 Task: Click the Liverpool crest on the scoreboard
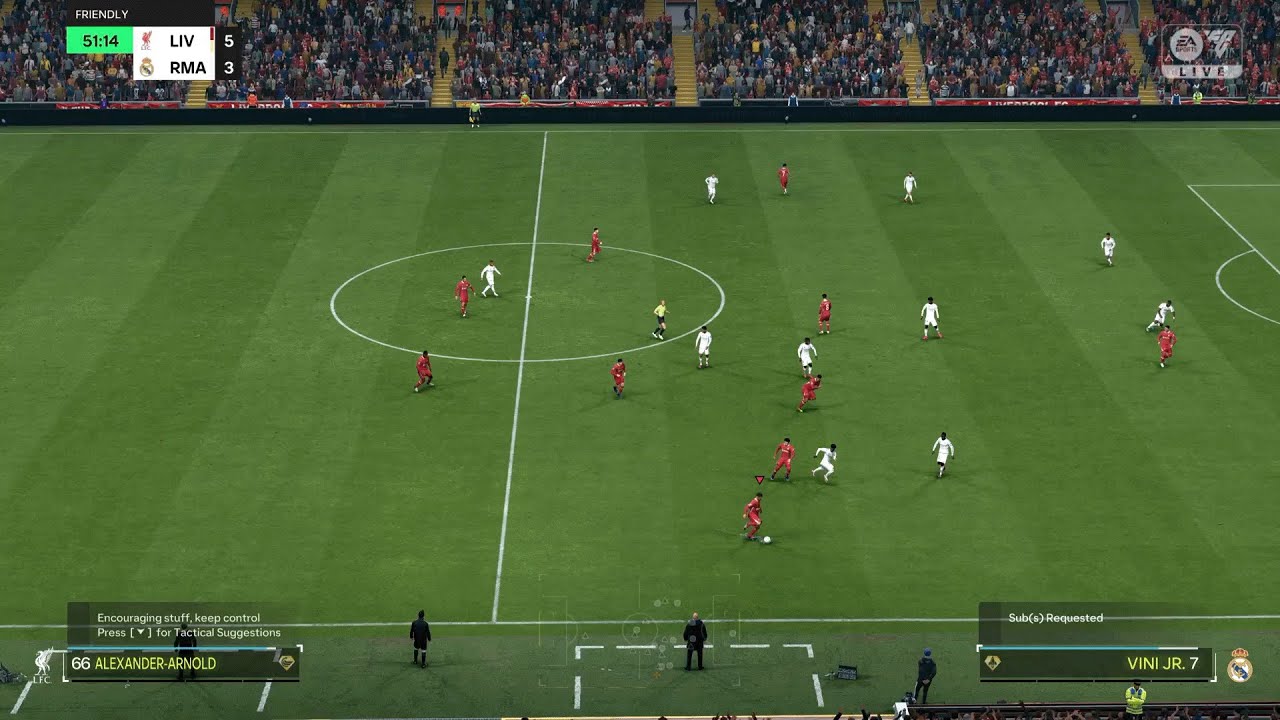(146, 41)
